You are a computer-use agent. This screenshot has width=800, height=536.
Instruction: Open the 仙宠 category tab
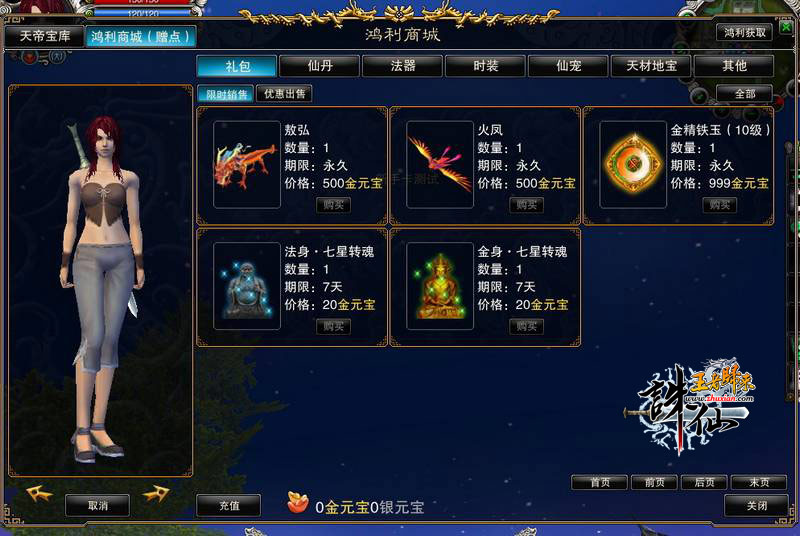point(568,66)
